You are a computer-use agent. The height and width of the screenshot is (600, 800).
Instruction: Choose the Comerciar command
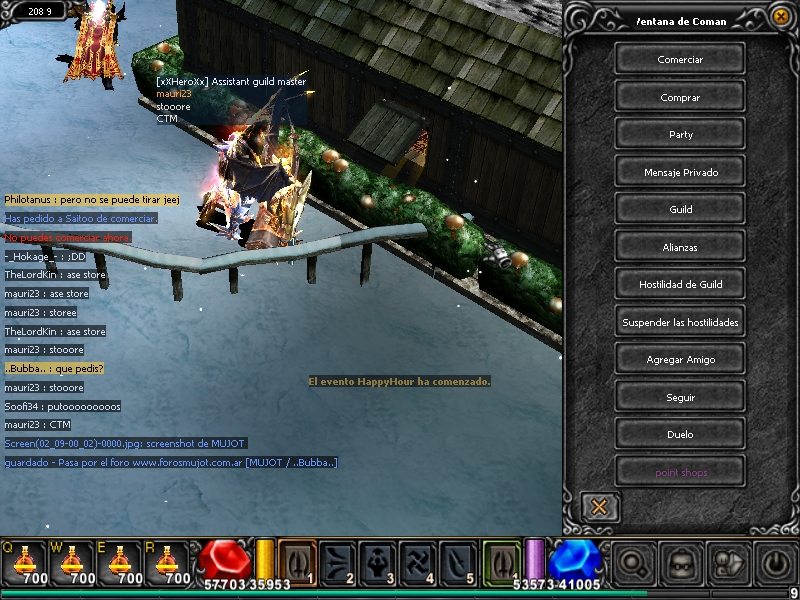pyautogui.click(x=680, y=59)
